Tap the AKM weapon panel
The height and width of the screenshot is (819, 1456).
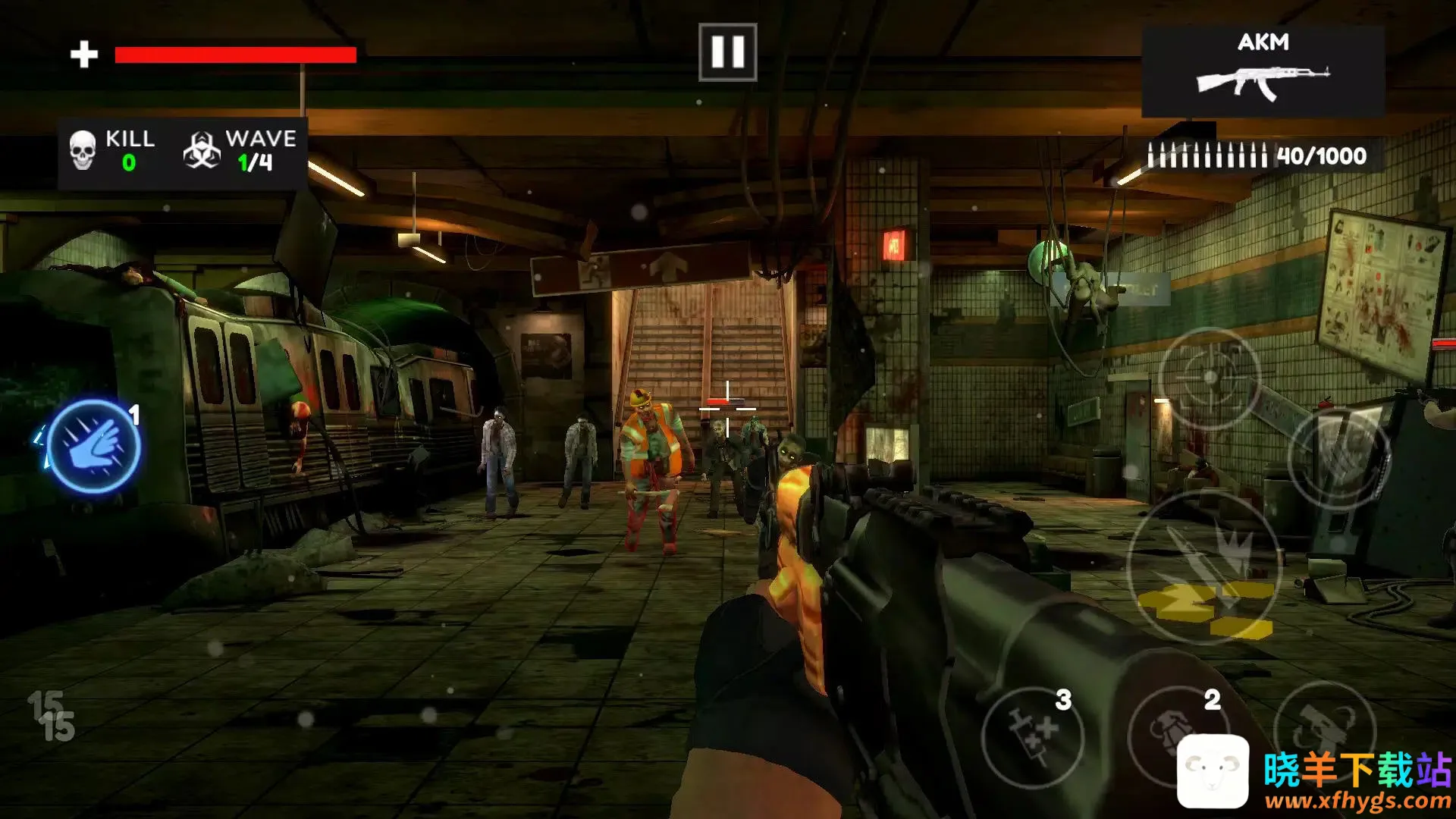[1263, 72]
